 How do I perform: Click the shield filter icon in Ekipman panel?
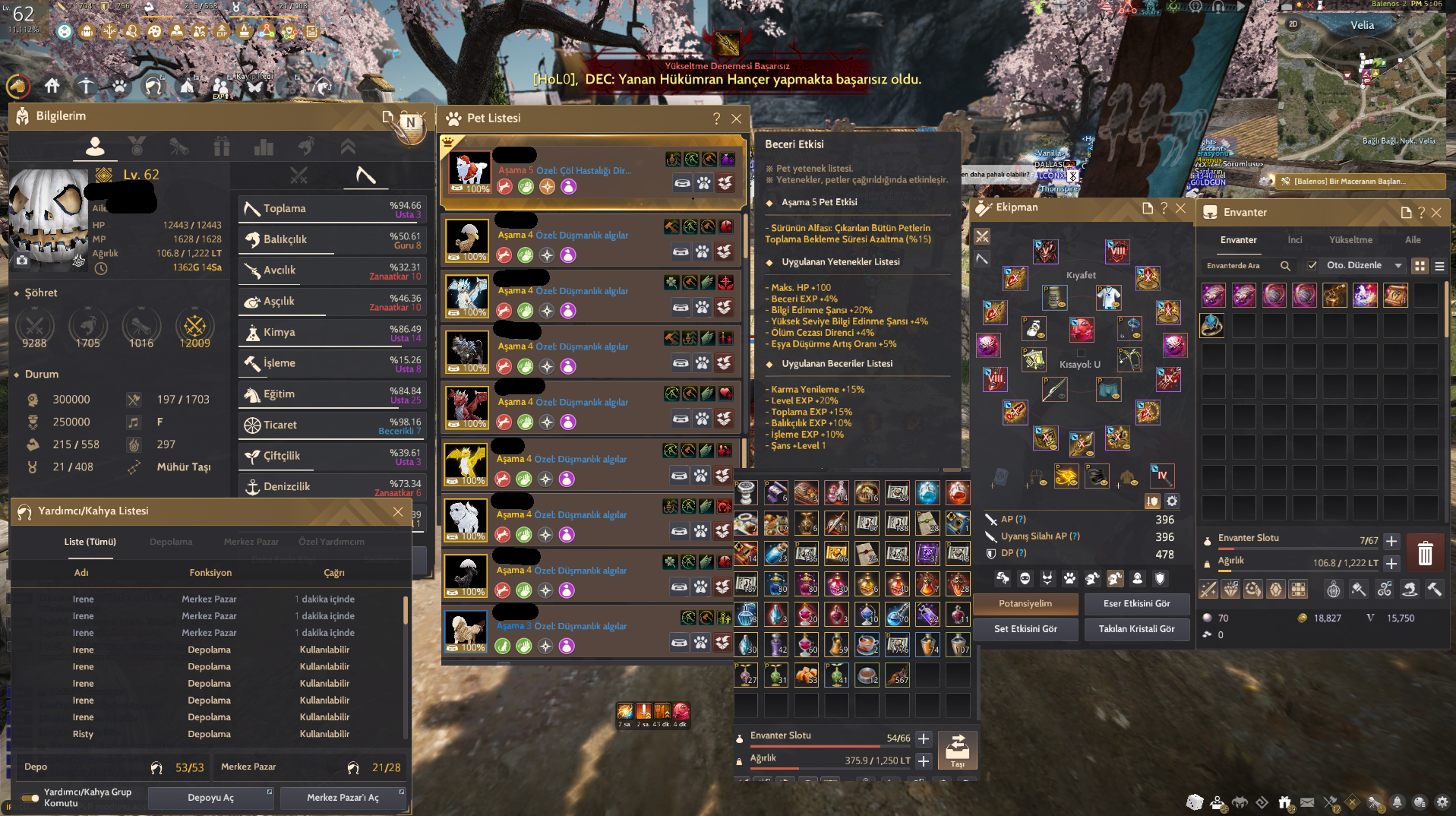[1161, 579]
